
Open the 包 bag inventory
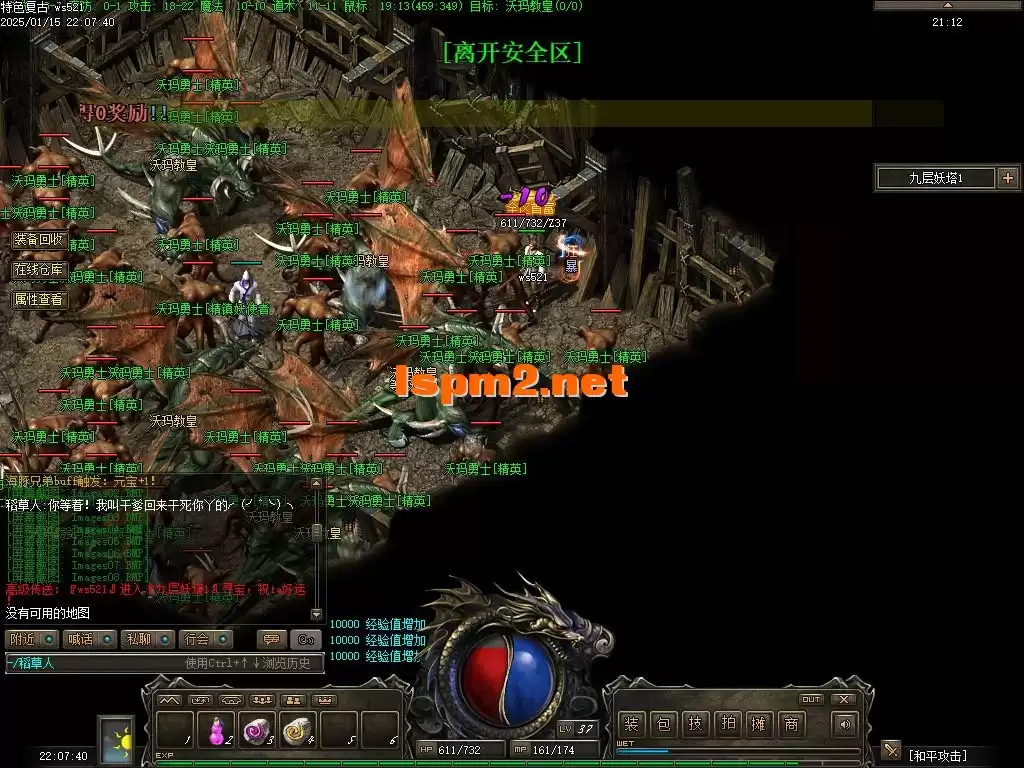[x=663, y=724]
